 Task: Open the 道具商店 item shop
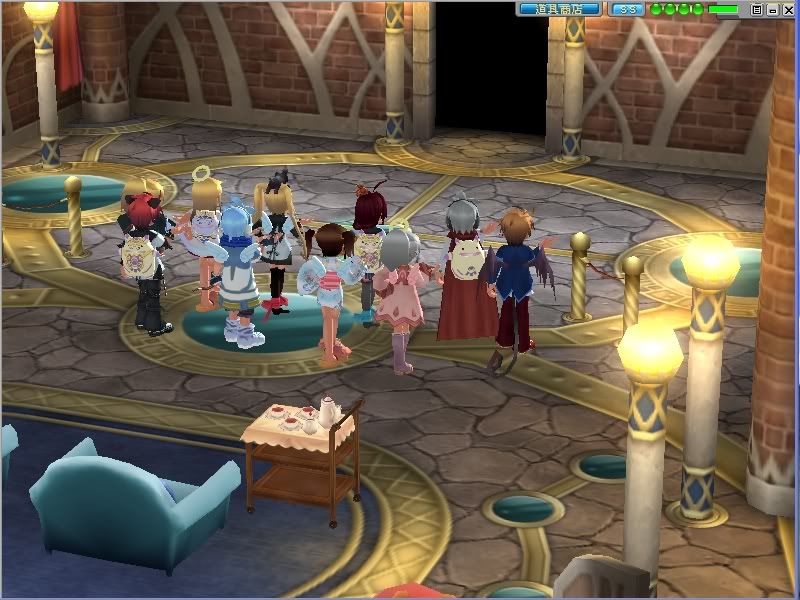[x=559, y=9]
